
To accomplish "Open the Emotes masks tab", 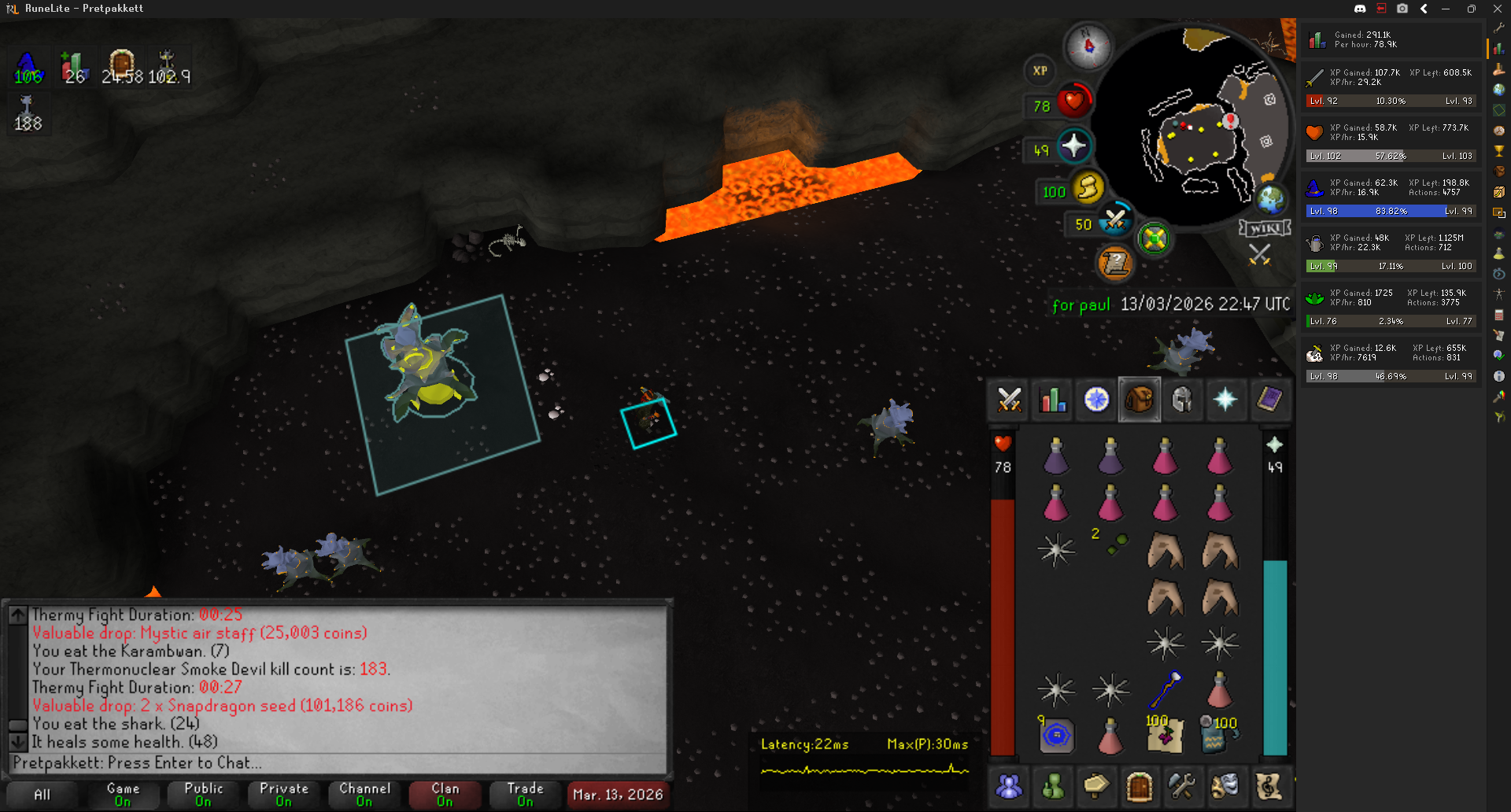I will [1225, 785].
